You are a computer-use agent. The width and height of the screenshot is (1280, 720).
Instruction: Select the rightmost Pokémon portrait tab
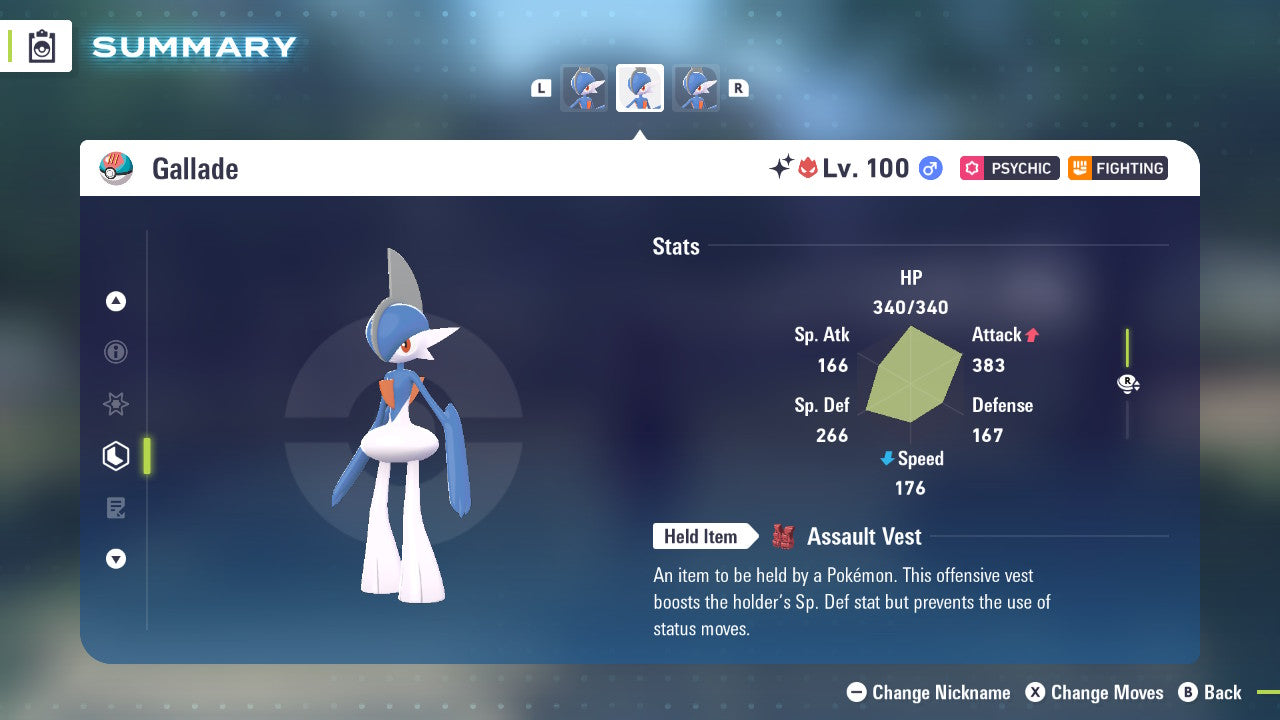pyautogui.click(x=696, y=87)
